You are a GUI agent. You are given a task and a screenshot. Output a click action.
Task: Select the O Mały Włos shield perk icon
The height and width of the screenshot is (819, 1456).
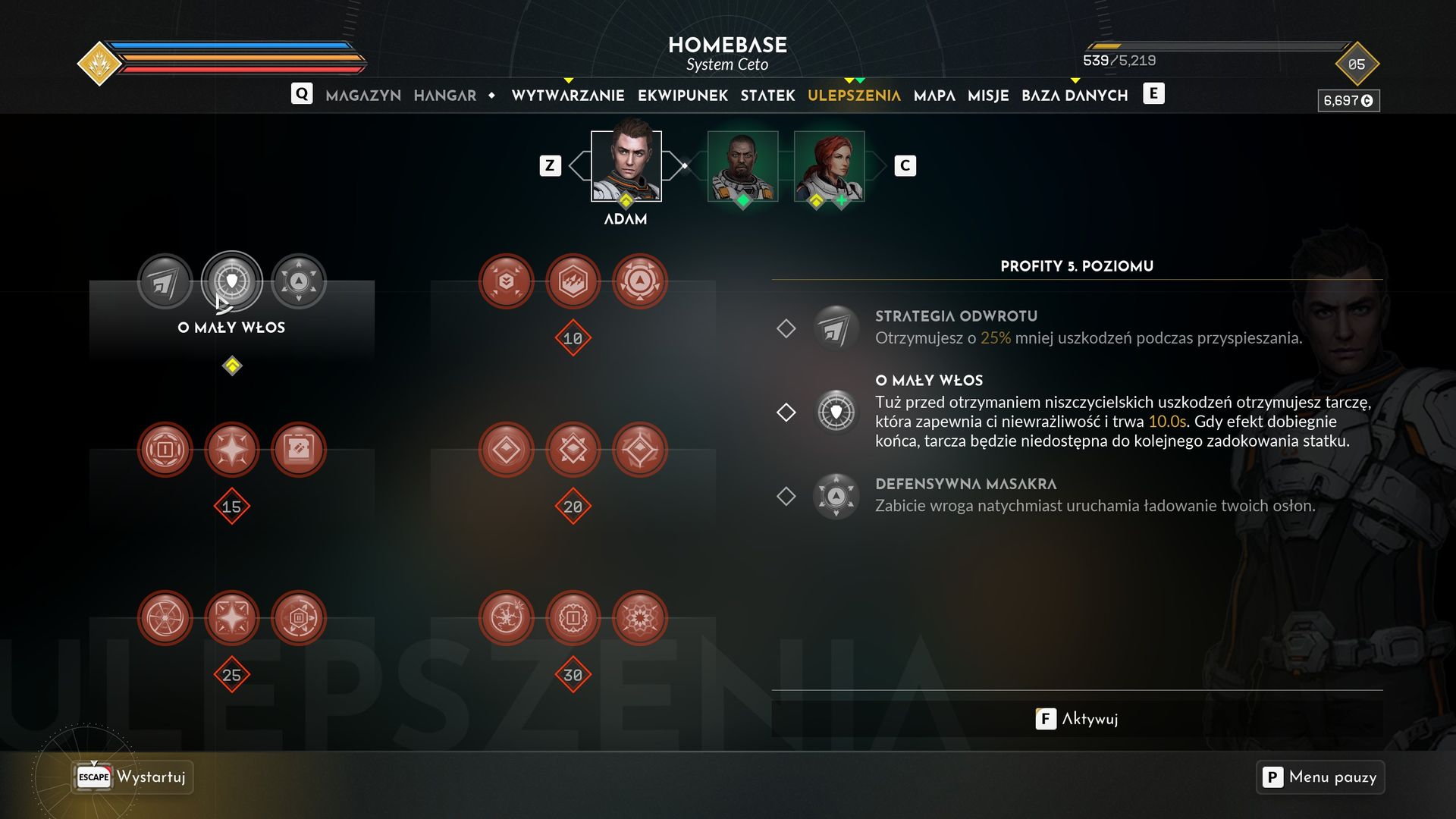pyautogui.click(x=232, y=281)
